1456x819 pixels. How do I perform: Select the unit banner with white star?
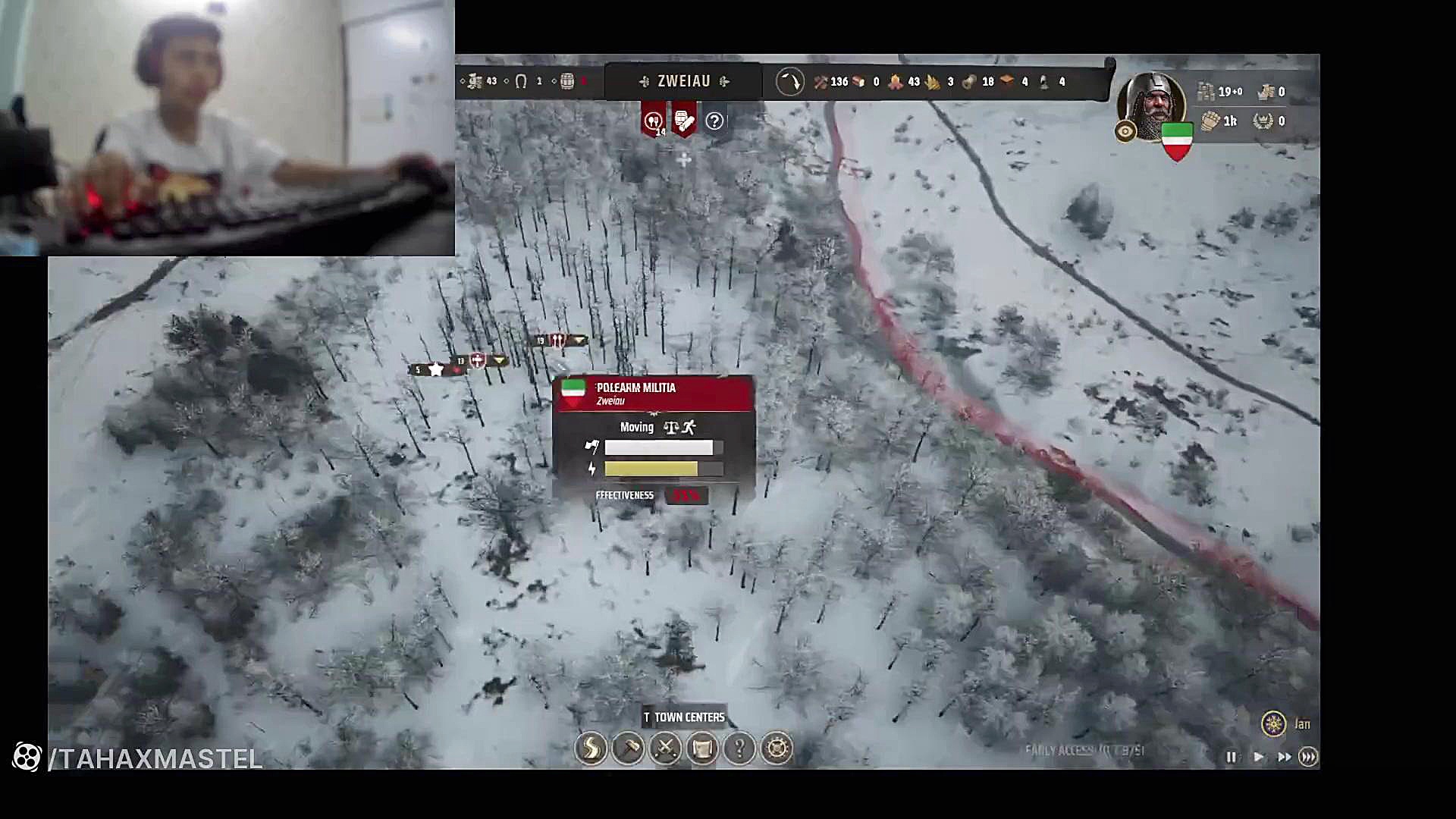point(437,369)
